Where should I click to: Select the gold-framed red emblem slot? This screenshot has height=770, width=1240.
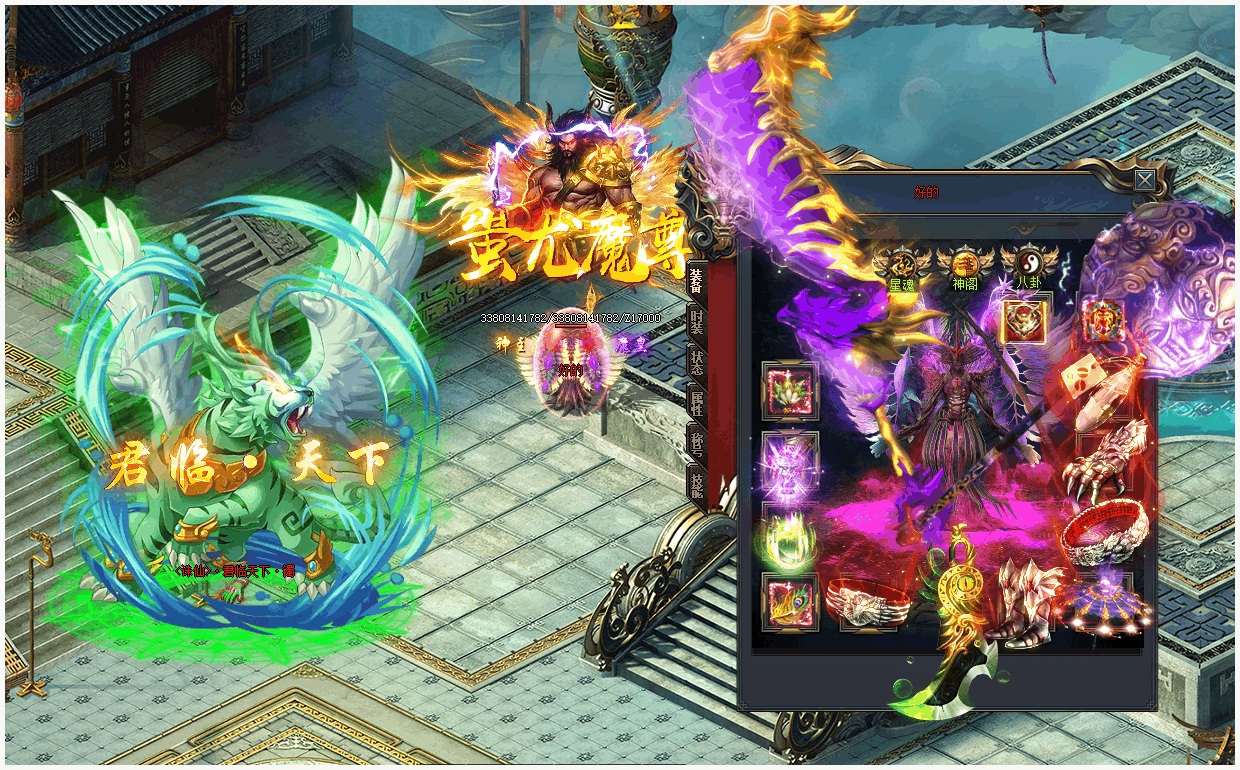(1025, 322)
